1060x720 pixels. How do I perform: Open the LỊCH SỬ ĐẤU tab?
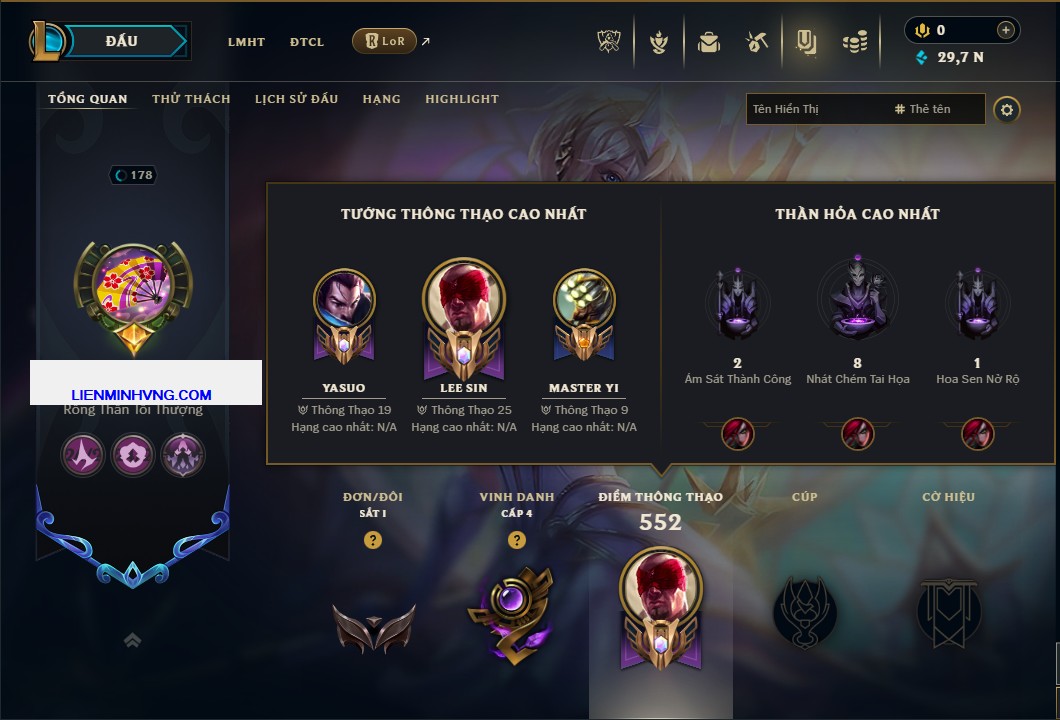[296, 99]
